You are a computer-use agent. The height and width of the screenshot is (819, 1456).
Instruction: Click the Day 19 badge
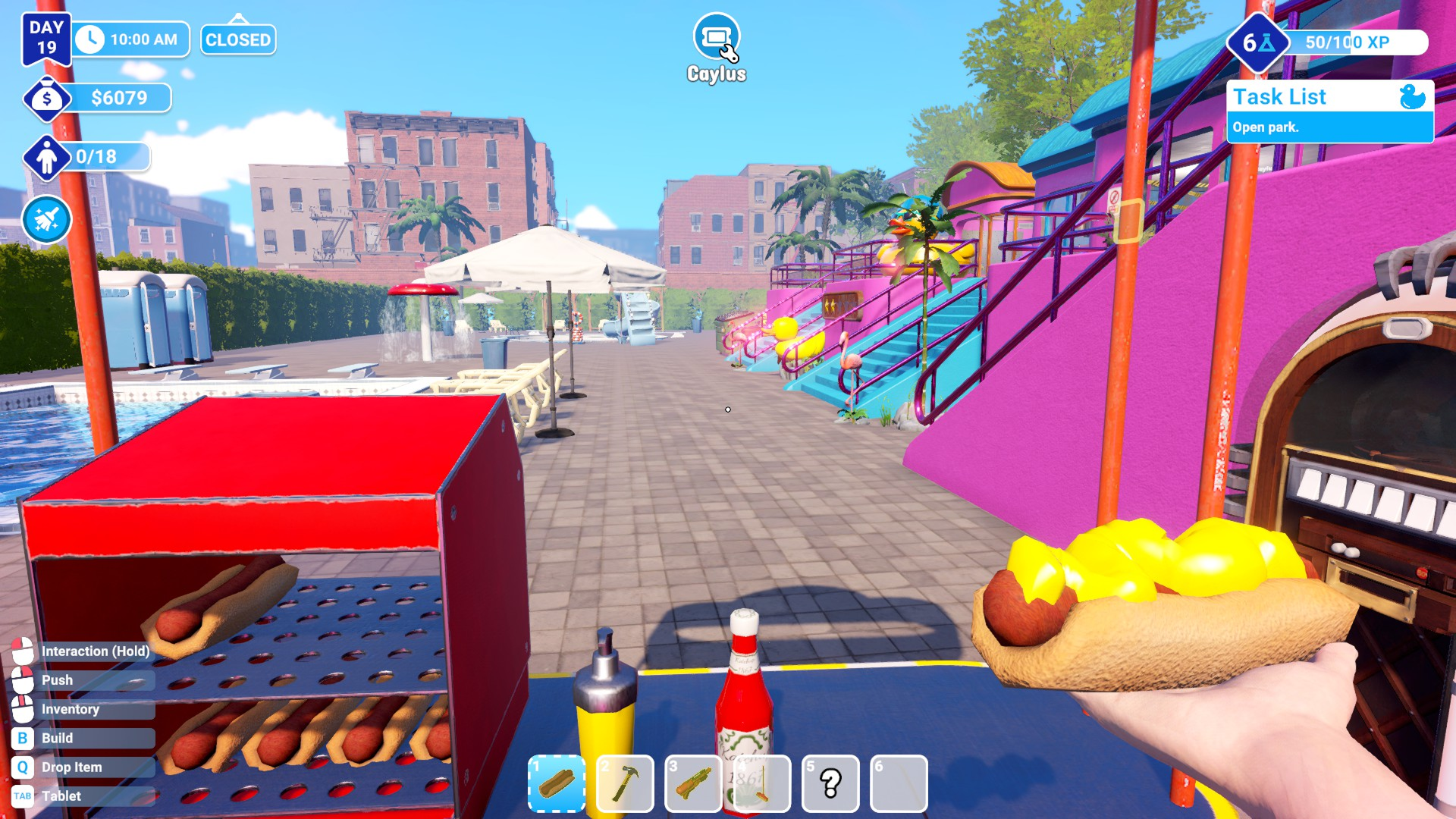pos(47,38)
